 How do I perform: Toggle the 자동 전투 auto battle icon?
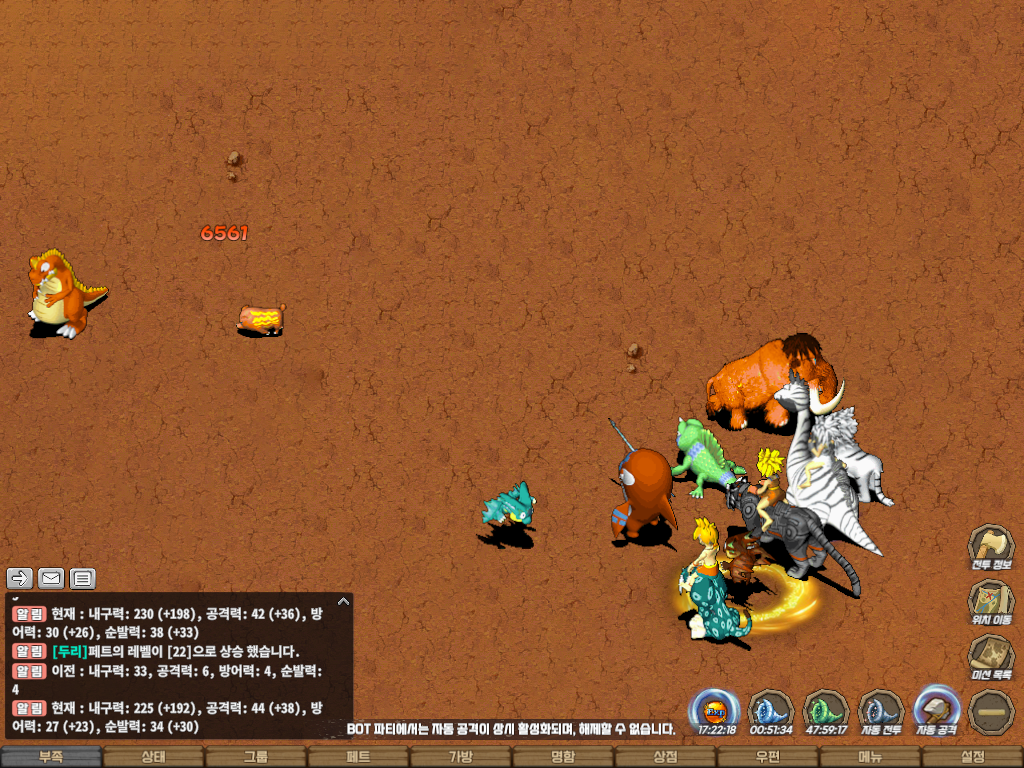[881, 712]
